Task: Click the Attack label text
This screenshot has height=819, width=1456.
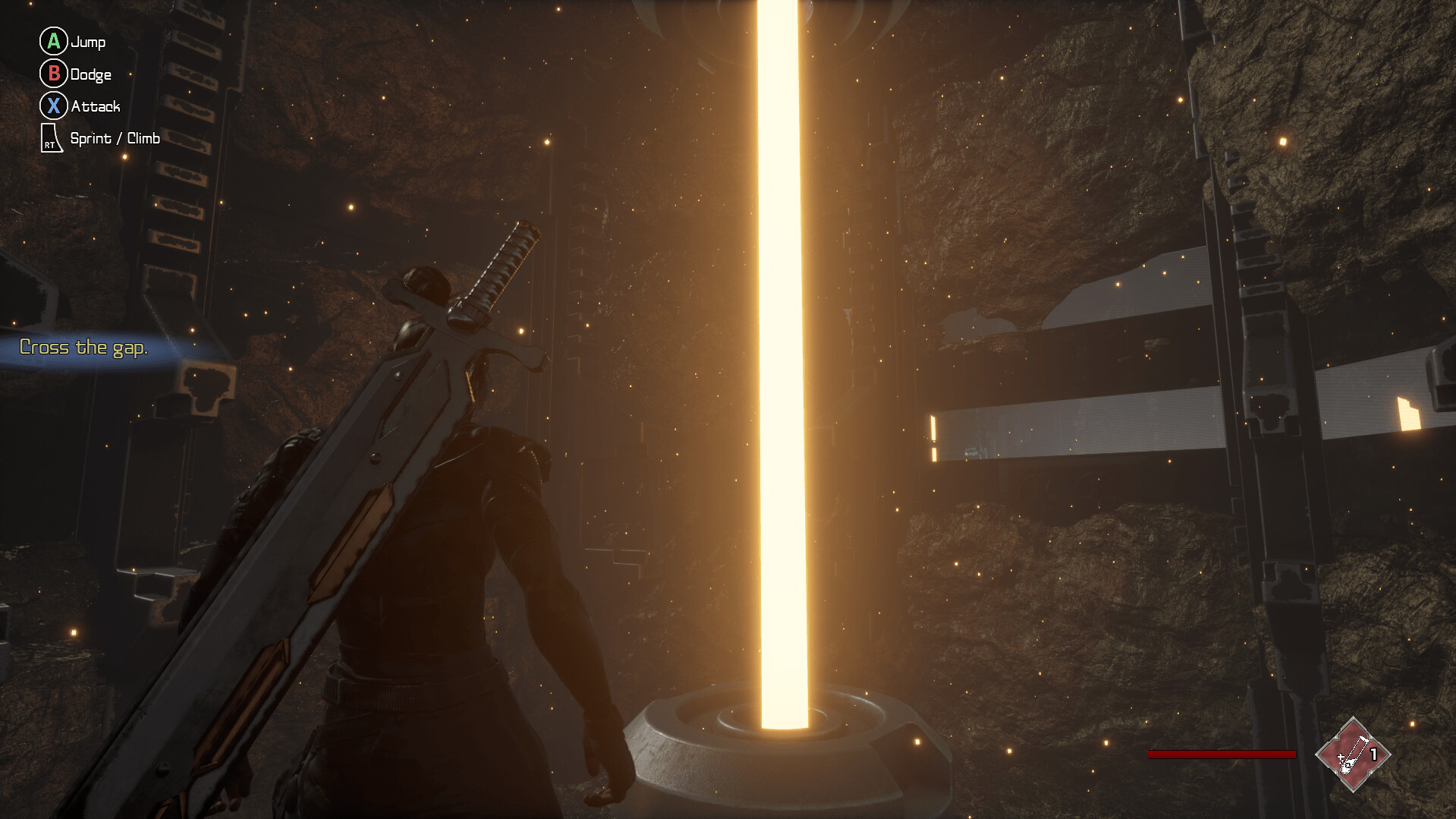Action: pyautogui.click(x=96, y=106)
